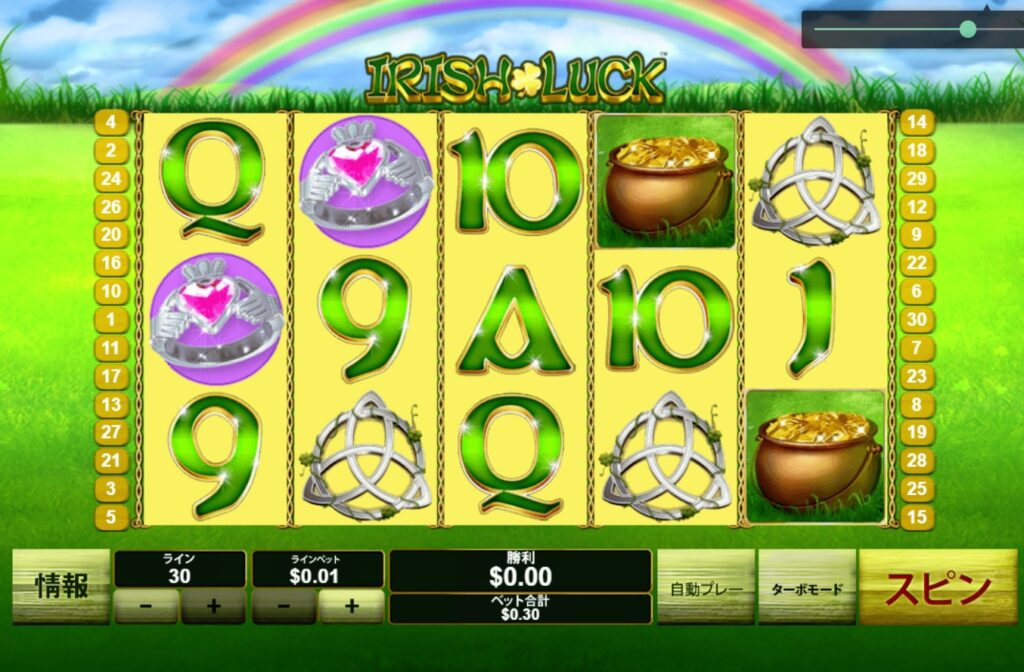Toggle ターボモード turbo mode
This screenshot has height=672, width=1024.
806,588
